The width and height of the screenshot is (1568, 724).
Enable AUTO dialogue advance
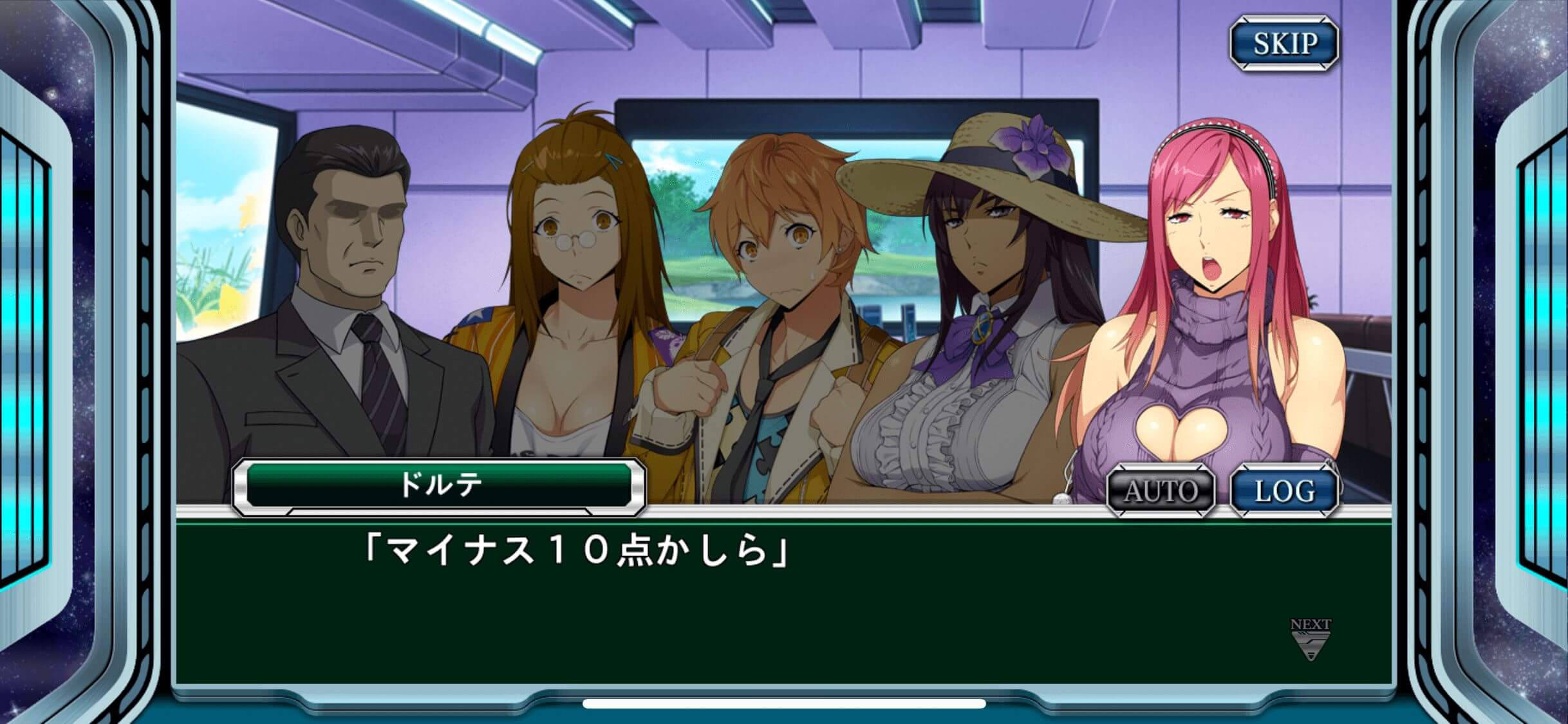(x=1161, y=491)
